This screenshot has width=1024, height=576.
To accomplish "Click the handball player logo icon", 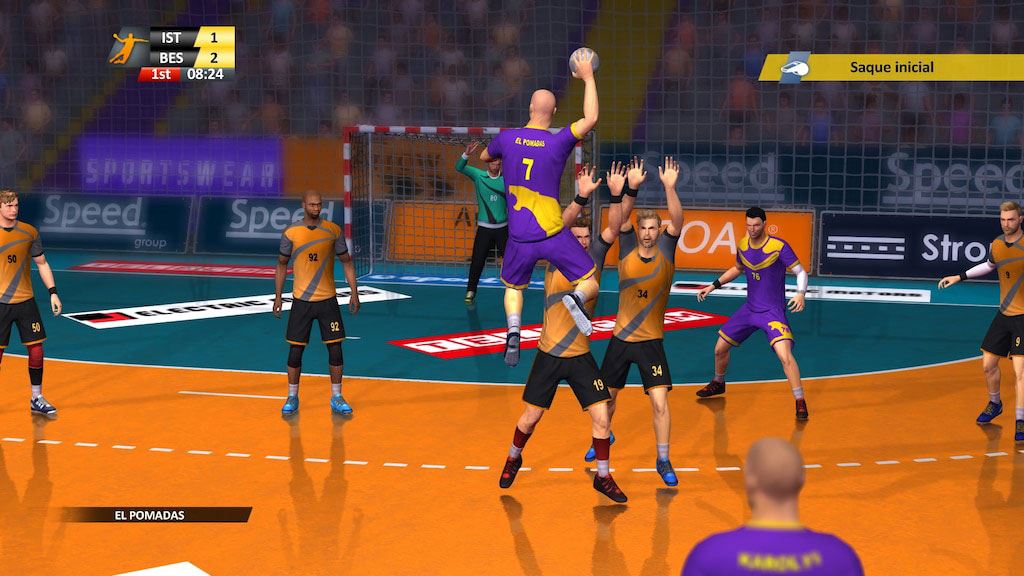I will (x=128, y=47).
